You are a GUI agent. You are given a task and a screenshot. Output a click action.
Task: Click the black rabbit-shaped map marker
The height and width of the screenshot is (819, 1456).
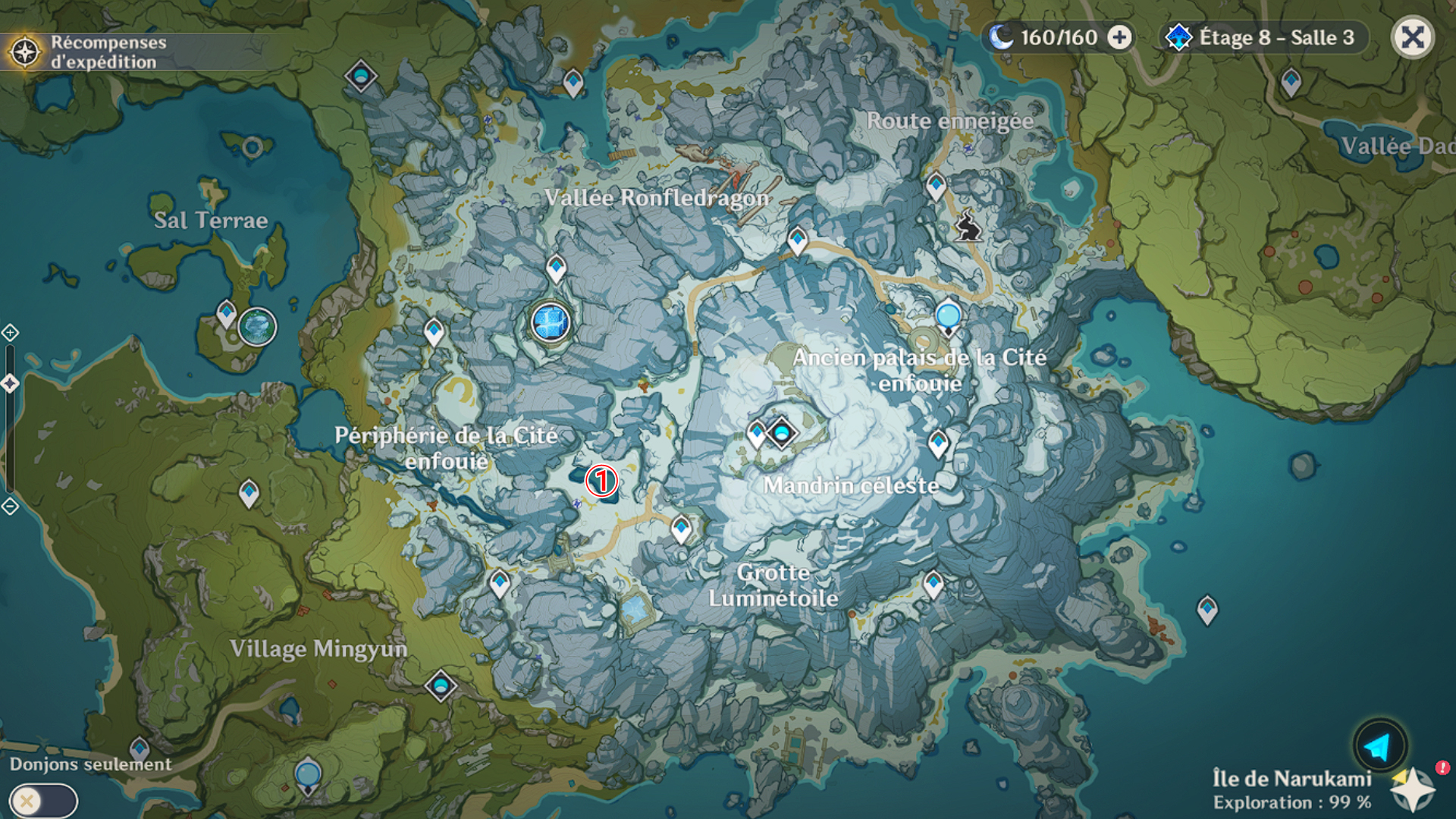click(x=968, y=226)
